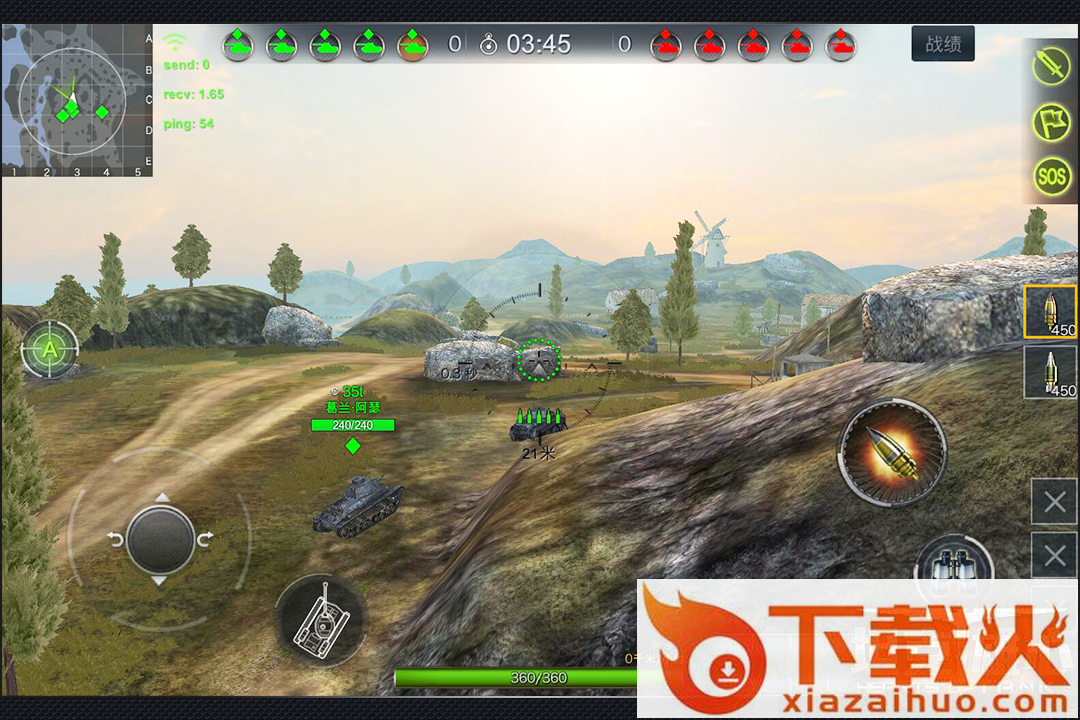The image size is (1080, 720).
Task: Fire the main gun with the shell button
Action: [891, 452]
